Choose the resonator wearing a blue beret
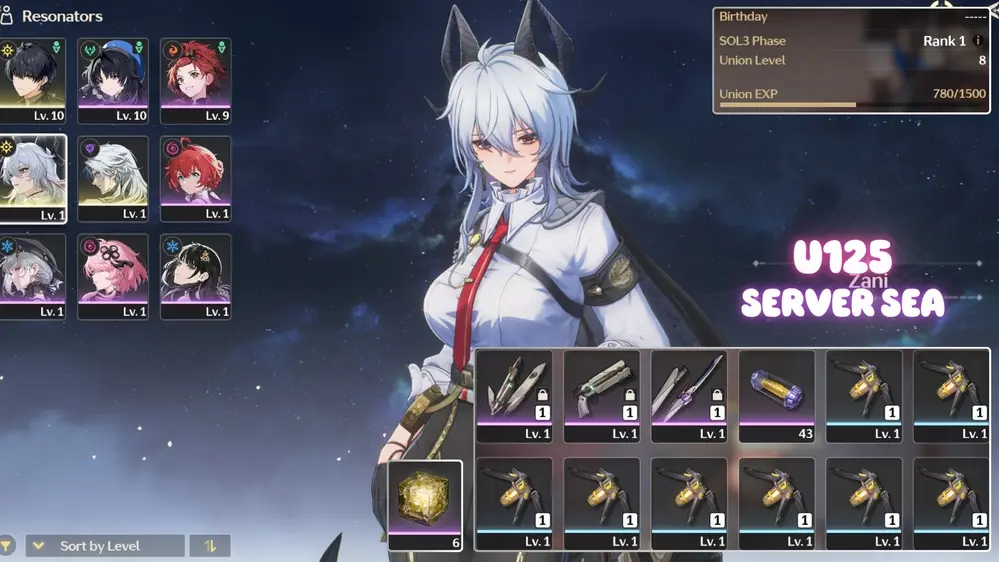Image resolution: width=999 pixels, height=562 pixels. click(x=113, y=79)
